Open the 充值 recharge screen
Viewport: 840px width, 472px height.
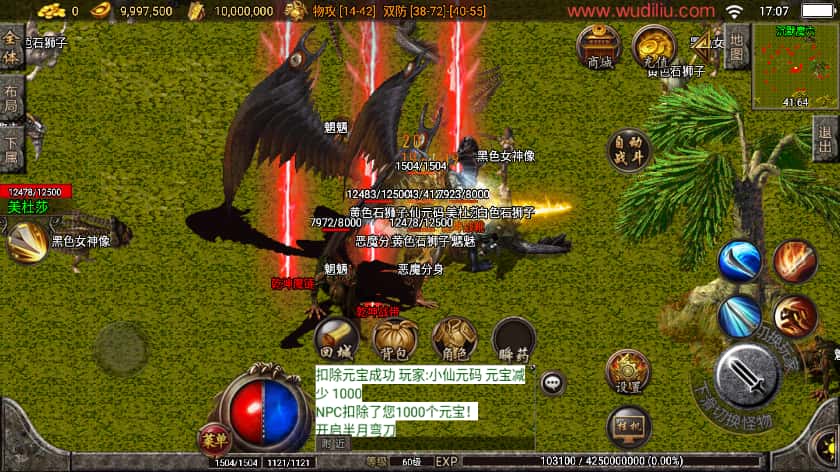[654, 46]
